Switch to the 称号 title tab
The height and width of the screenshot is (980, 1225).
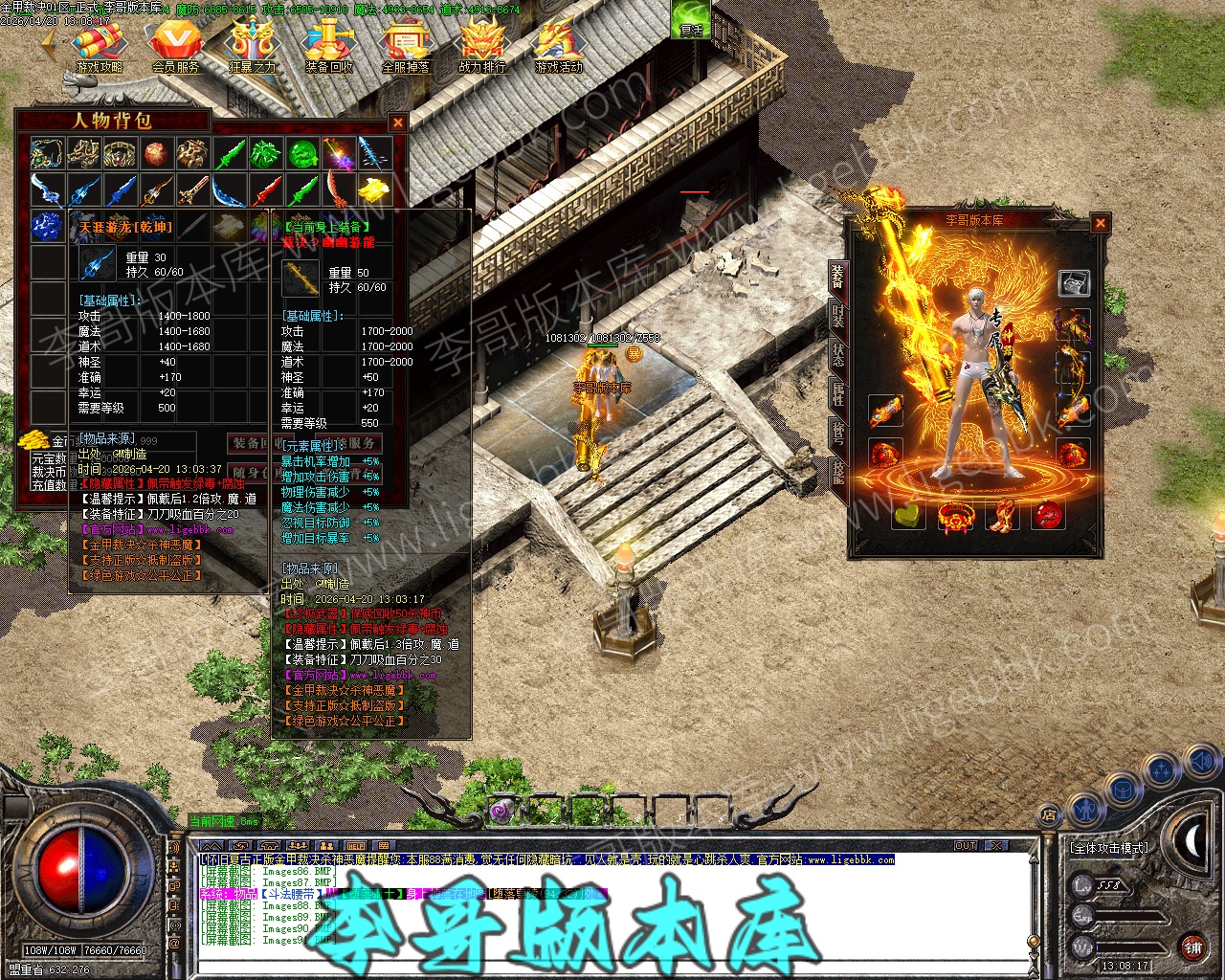click(x=837, y=434)
